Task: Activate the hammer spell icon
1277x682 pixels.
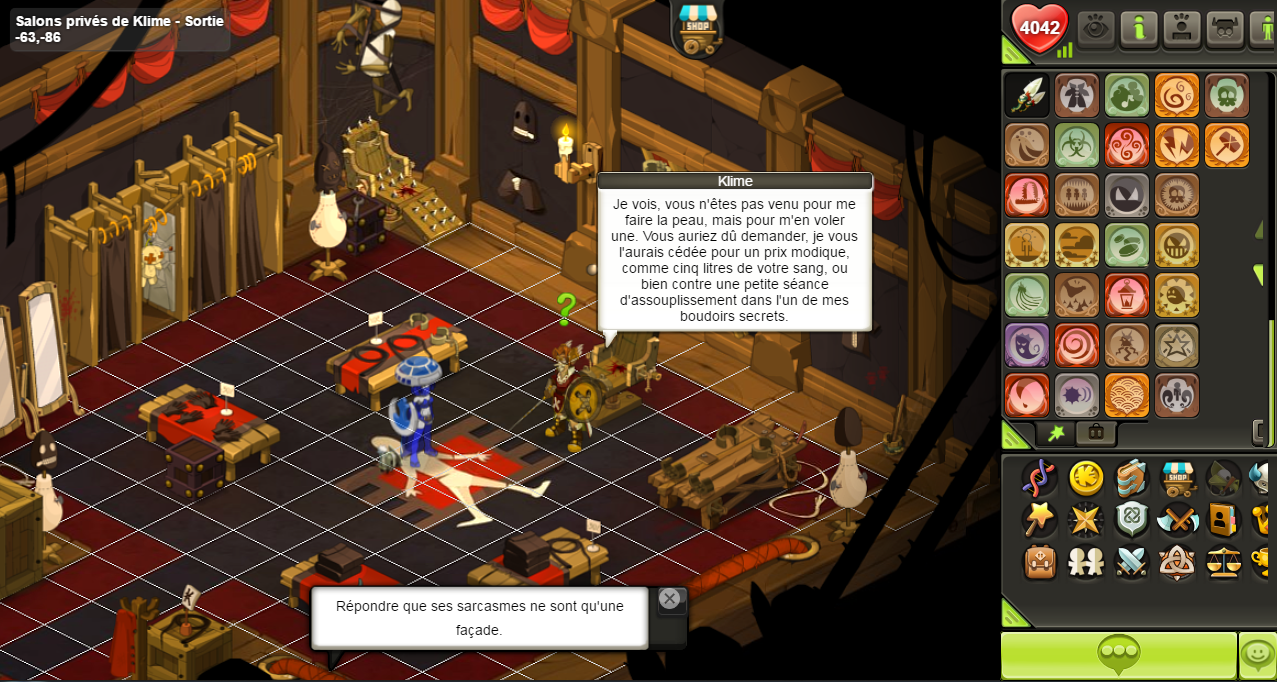Action: [1227, 145]
